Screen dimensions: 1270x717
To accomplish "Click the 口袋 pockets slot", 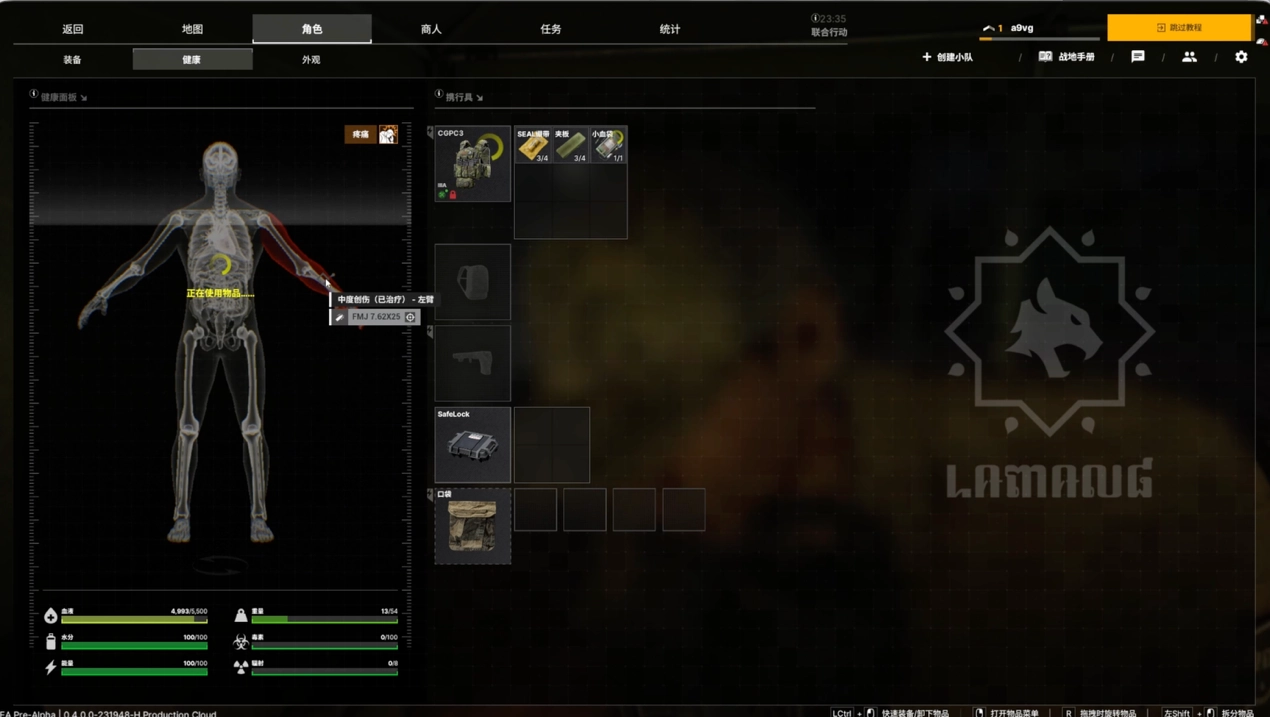I will [x=473, y=526].
